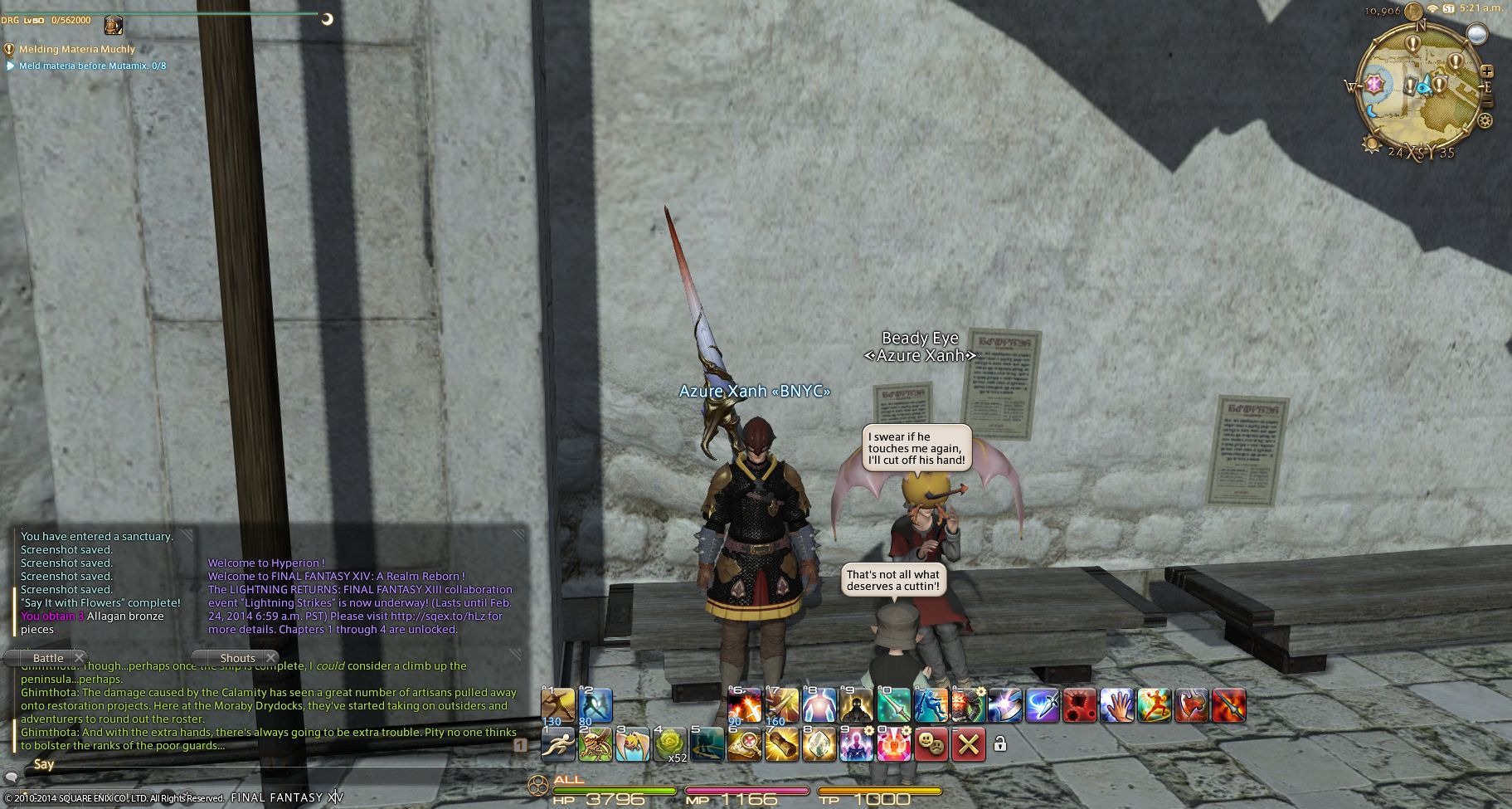Use the green cabbage item stack x52
Viewport: 1512px width, 809px height.
(670, 744)
